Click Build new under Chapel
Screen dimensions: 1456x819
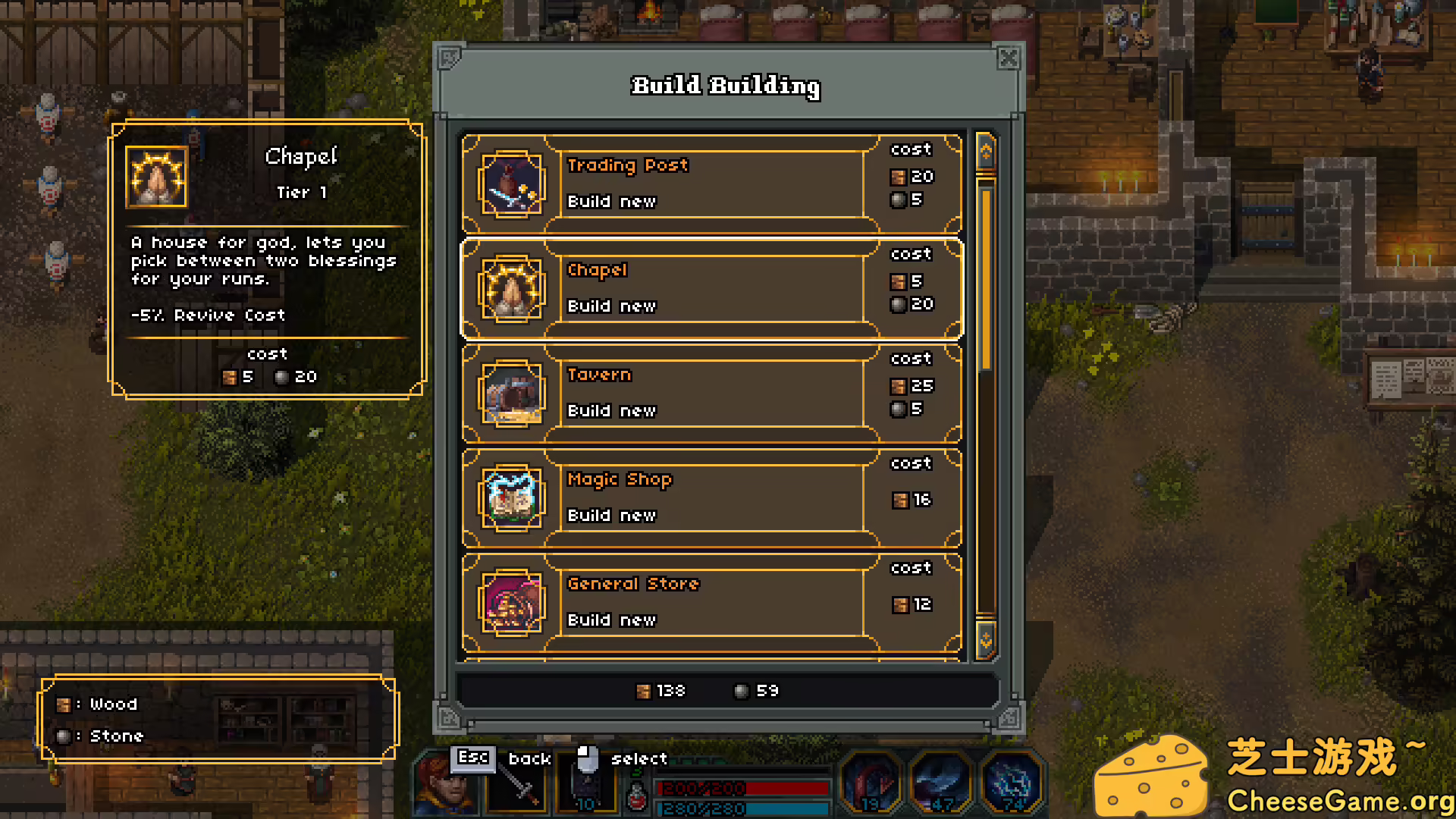pyautogui.click(x=611, y=306)
